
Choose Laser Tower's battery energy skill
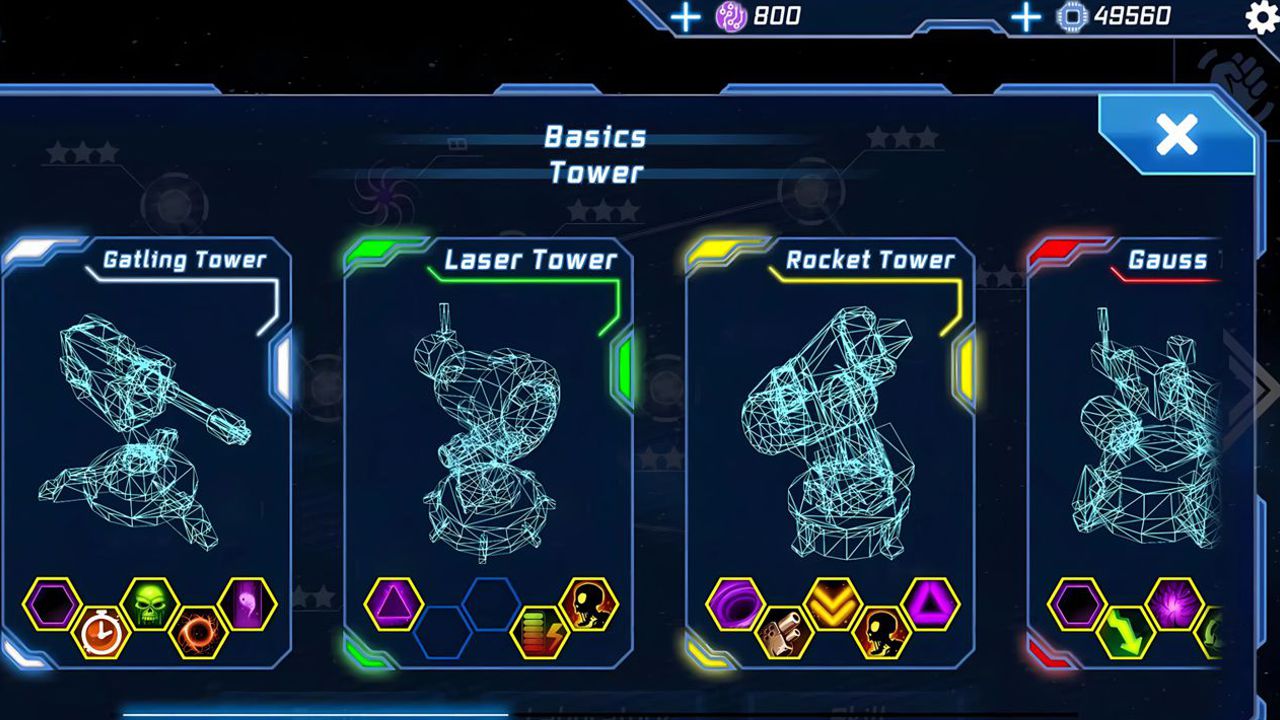pyautogui.click(x=540, y=632)
